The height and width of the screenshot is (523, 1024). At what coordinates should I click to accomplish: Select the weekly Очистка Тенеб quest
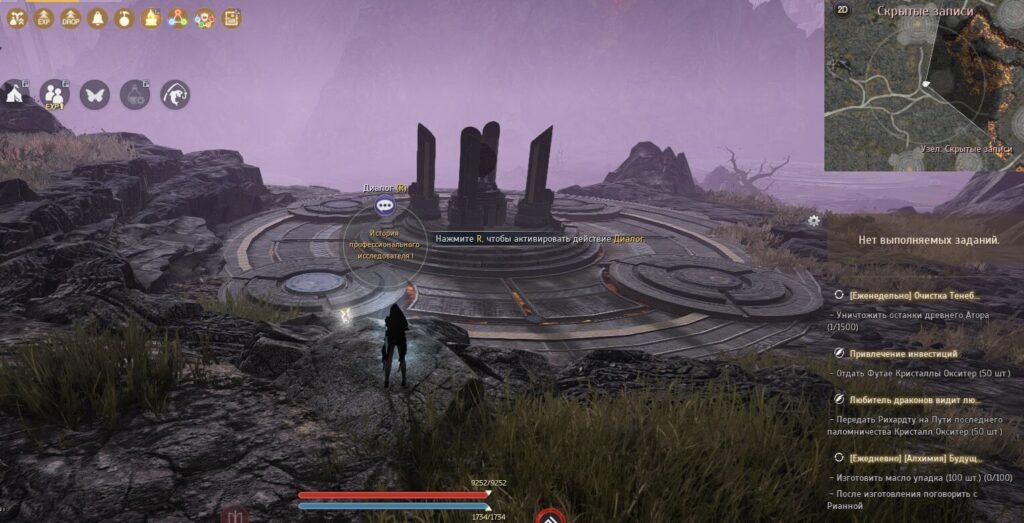point(912,296)
